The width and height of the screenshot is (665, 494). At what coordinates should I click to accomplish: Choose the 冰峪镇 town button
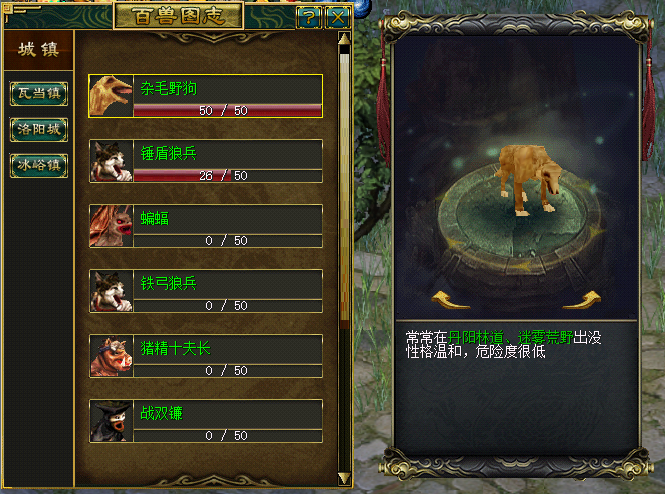(x=39, y=165)
